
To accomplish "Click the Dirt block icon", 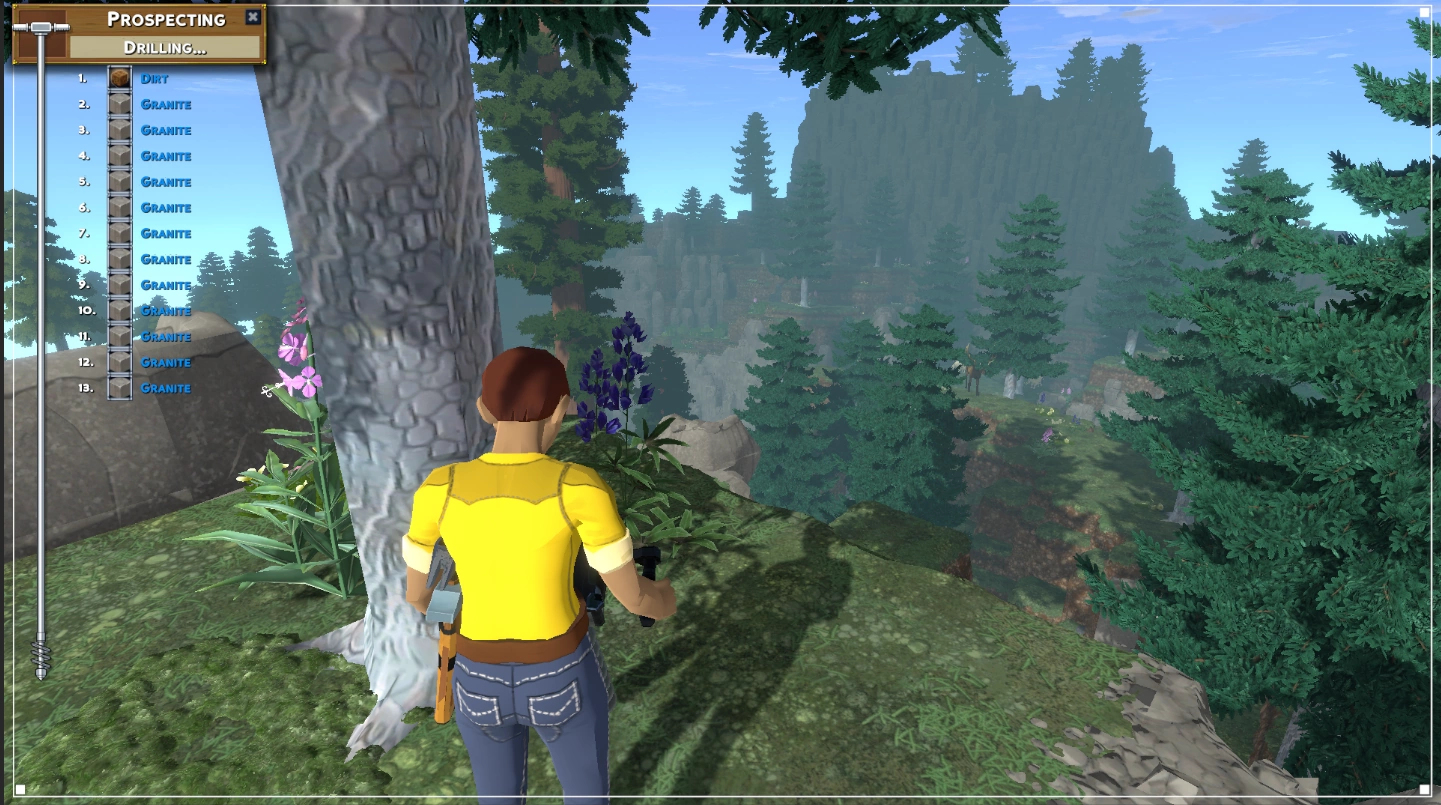I will (120, 78).
